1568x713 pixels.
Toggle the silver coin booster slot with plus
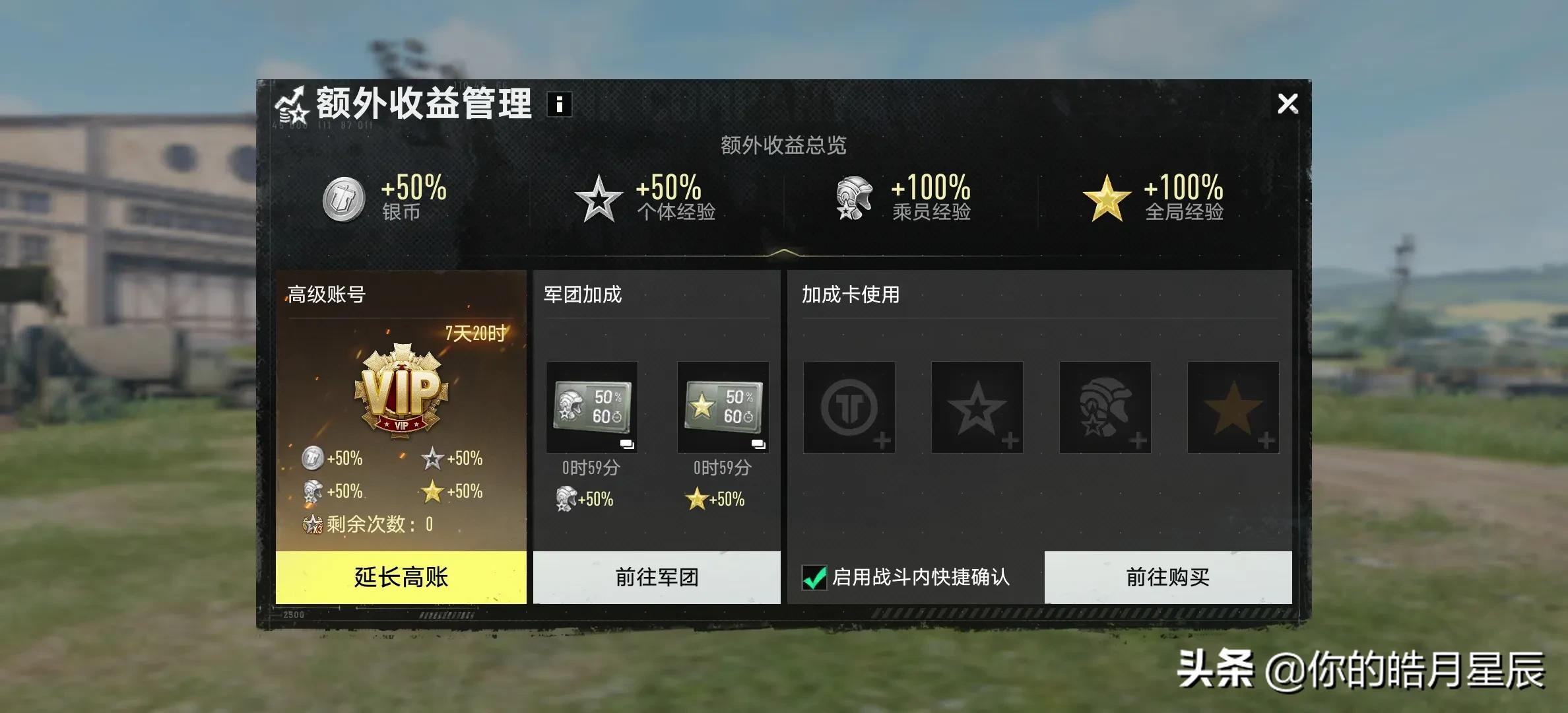point(849,408)
